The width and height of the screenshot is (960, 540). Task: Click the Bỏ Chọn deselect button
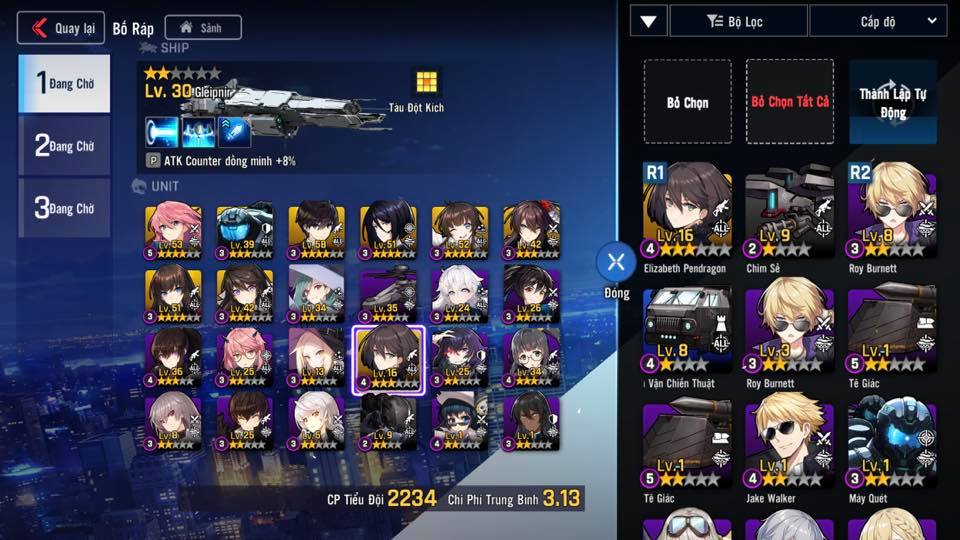[x=688, y=102]
